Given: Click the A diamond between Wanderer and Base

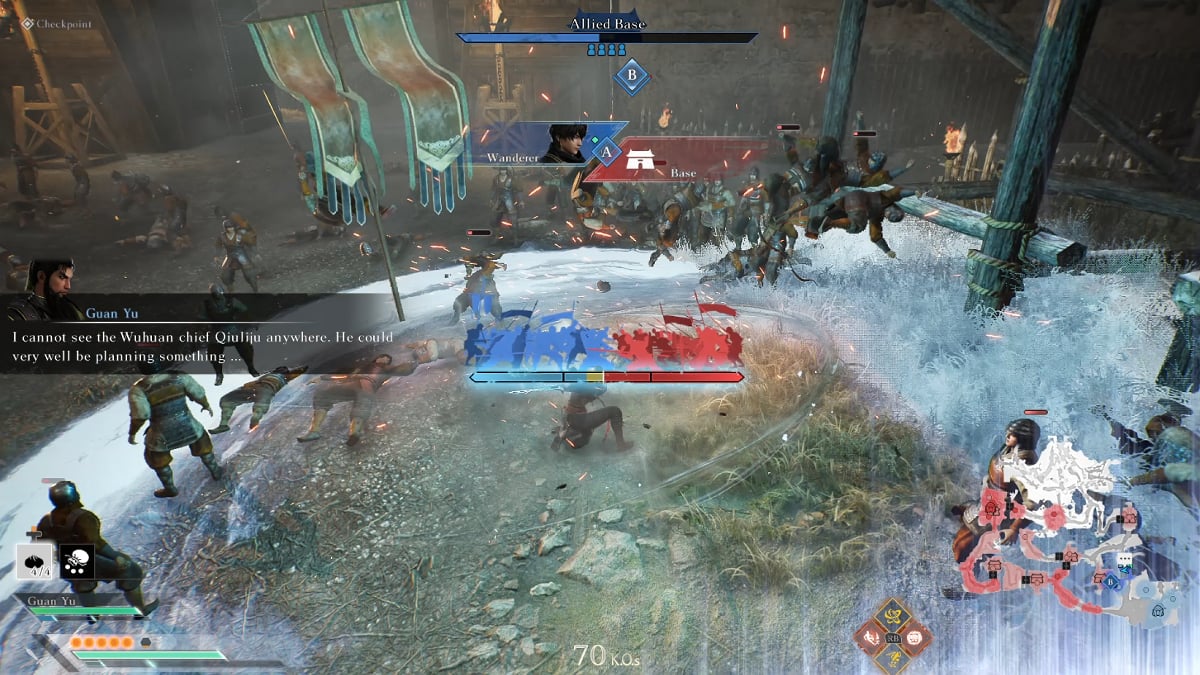Looking at the screenshot, I should pos(606,151).
